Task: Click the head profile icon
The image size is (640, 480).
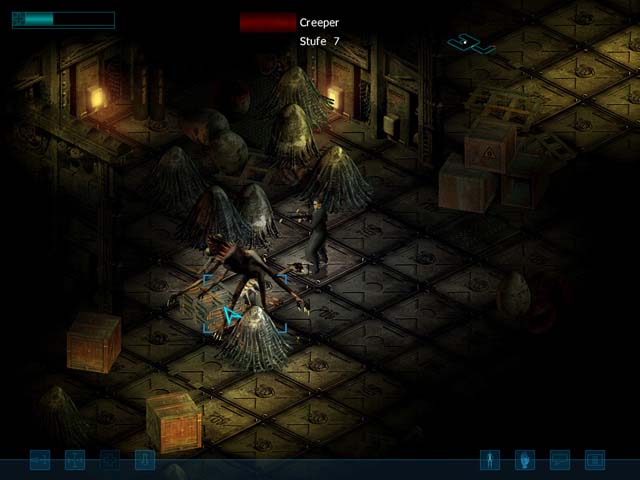Action: [525, 460]
